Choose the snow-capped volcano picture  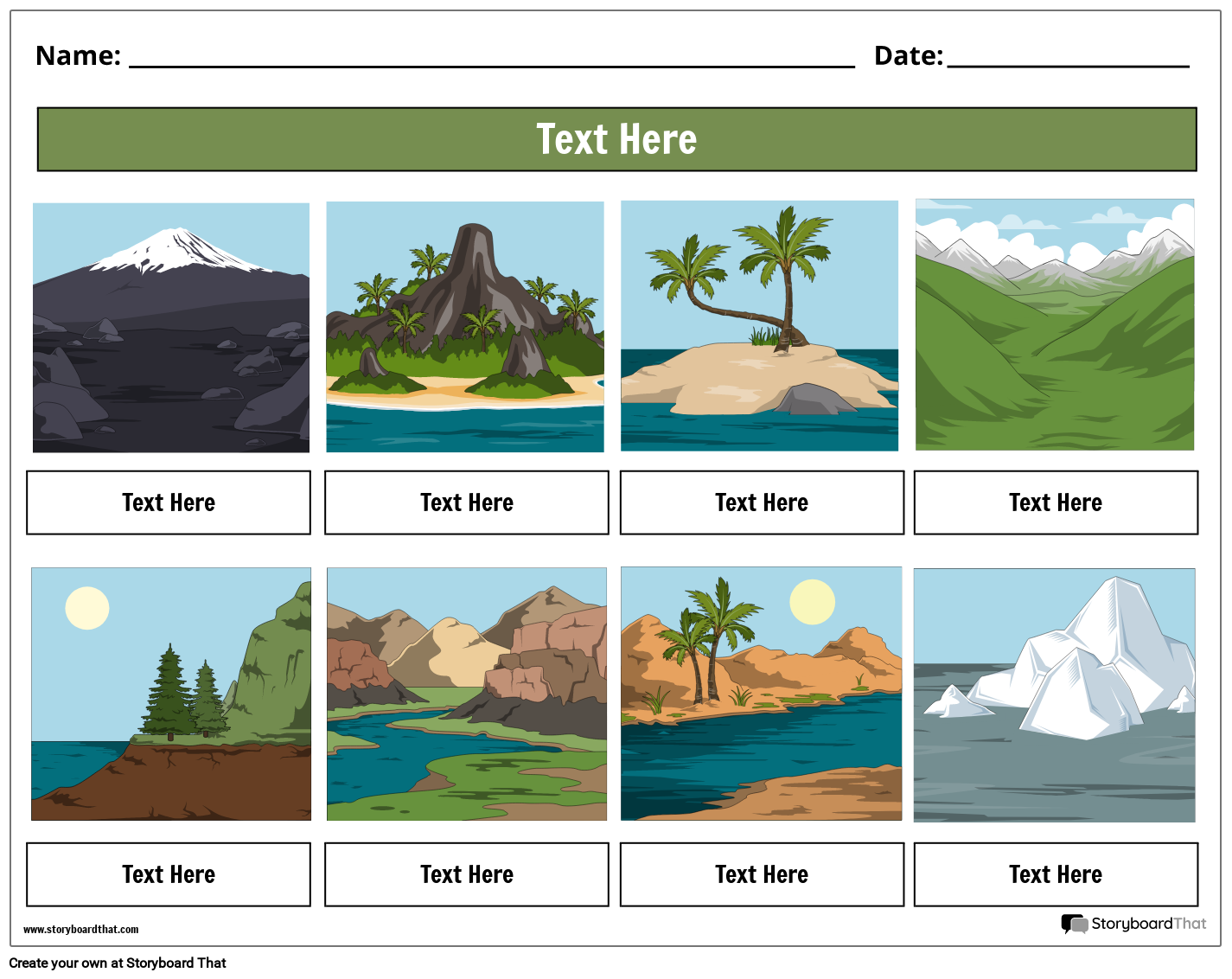pos(171,328)
